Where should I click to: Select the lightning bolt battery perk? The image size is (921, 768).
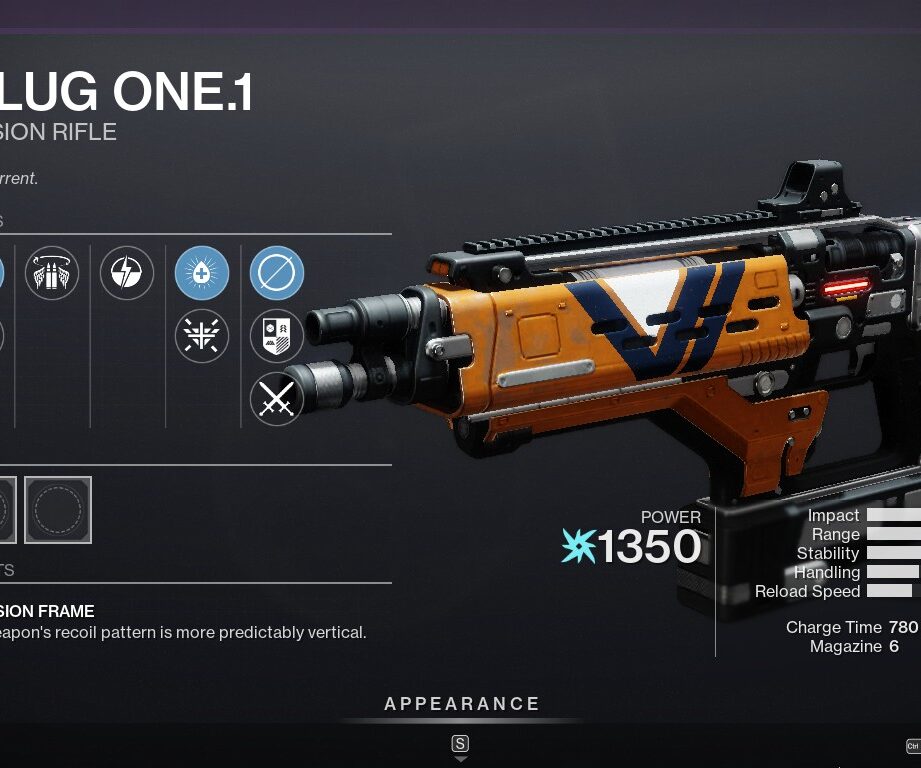[x=127, y=273]
